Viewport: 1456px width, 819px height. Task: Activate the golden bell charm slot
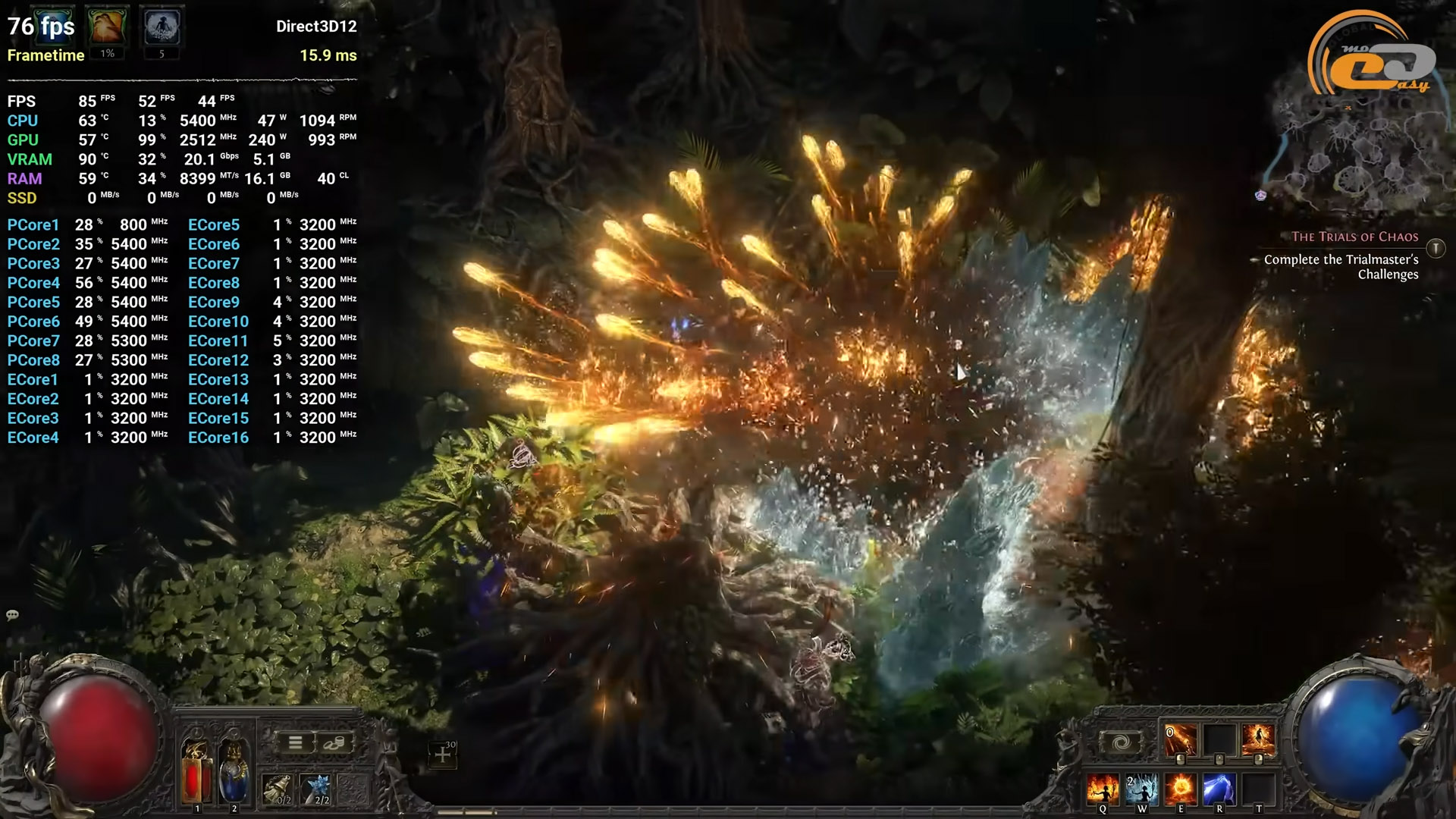click(278, 789)
